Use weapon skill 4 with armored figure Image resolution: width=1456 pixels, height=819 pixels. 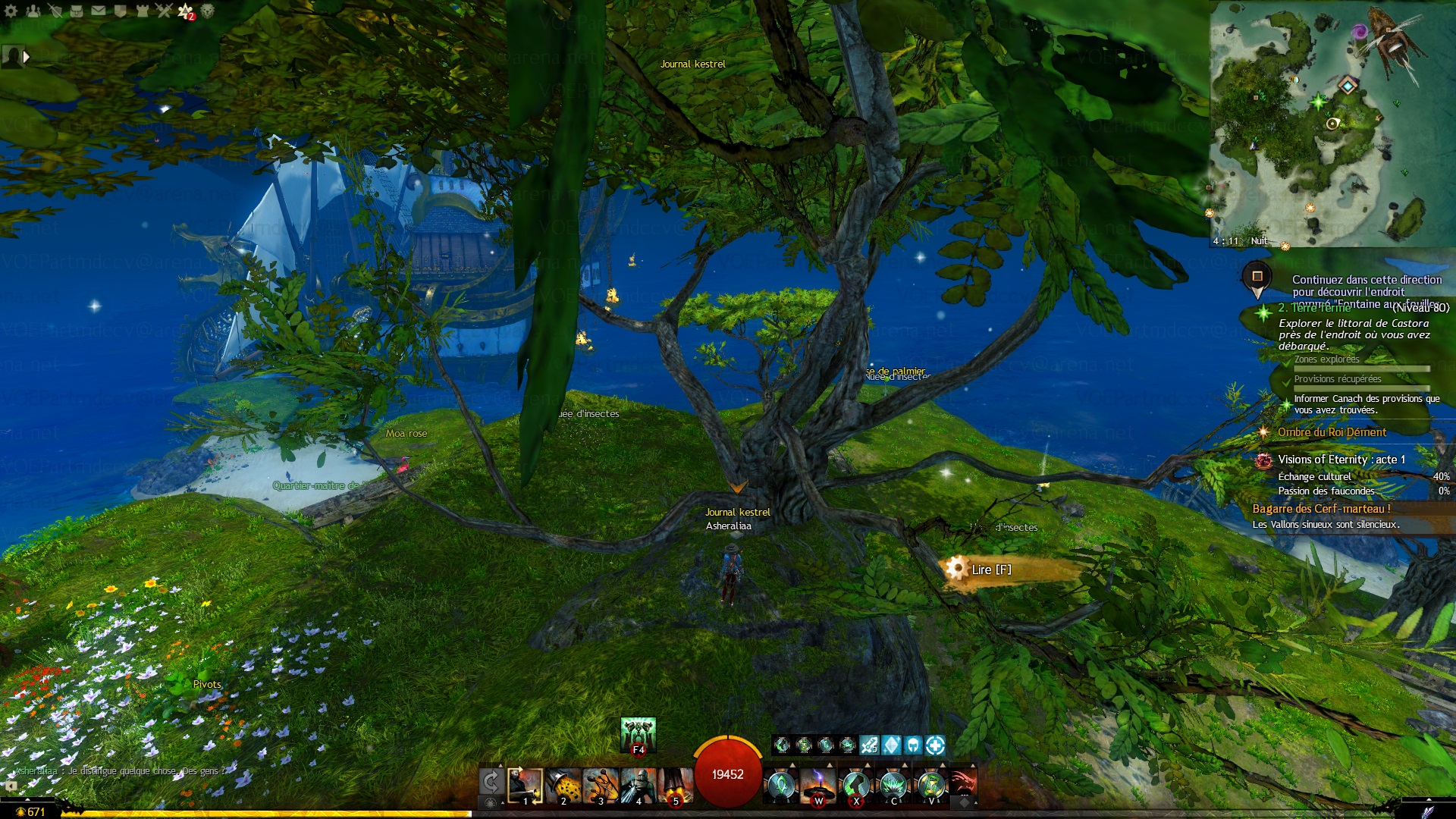[x=638, y=785]
